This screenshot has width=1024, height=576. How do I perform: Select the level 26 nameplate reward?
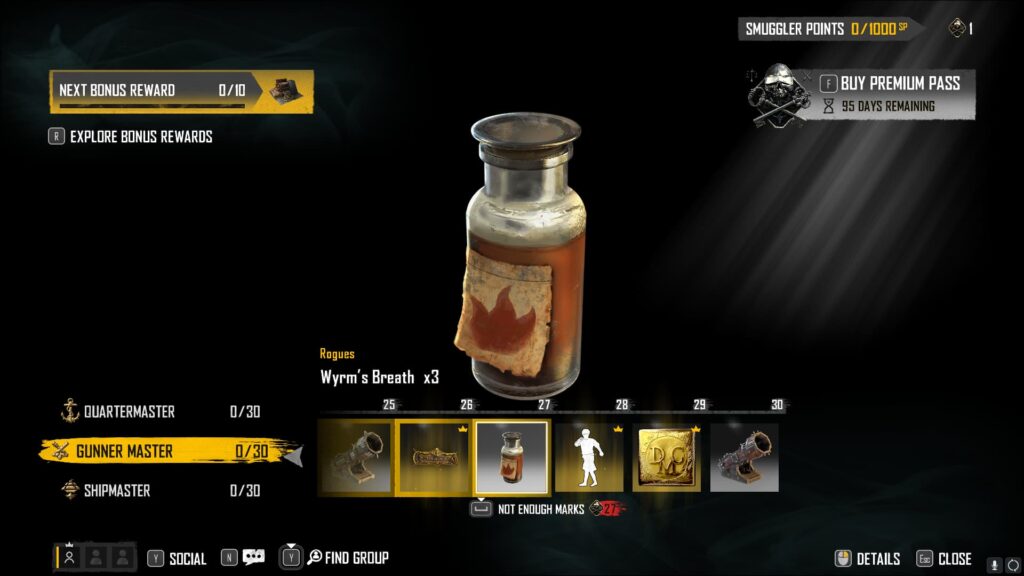(434, 457)
